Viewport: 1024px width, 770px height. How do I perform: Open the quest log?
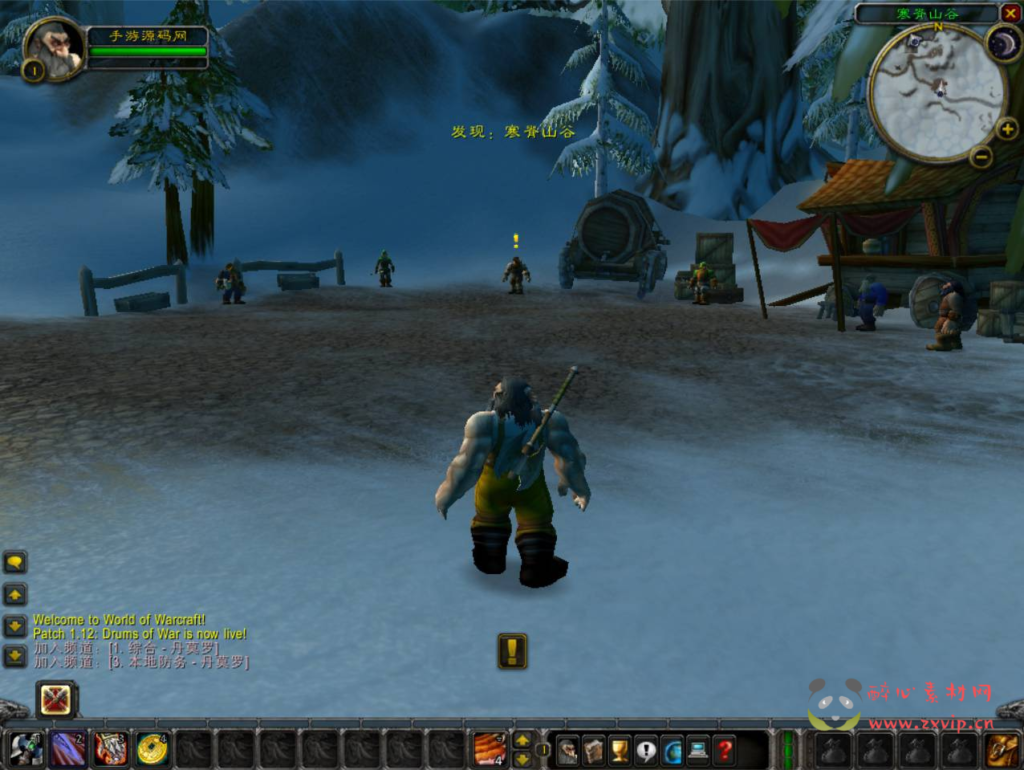click(x=646, y=750)
